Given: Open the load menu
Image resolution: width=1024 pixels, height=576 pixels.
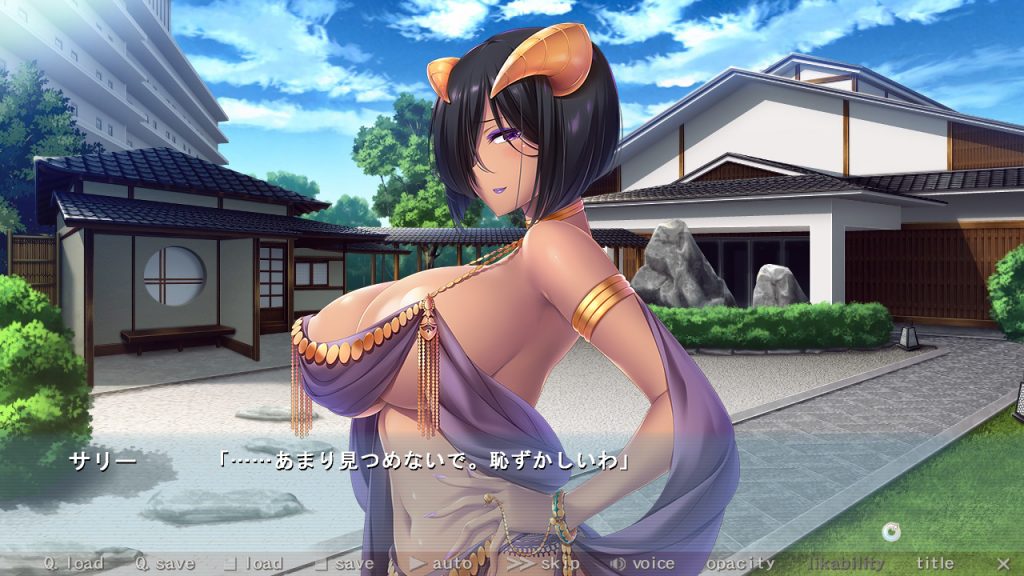Looking at the screenshot, I should point(254,564).
